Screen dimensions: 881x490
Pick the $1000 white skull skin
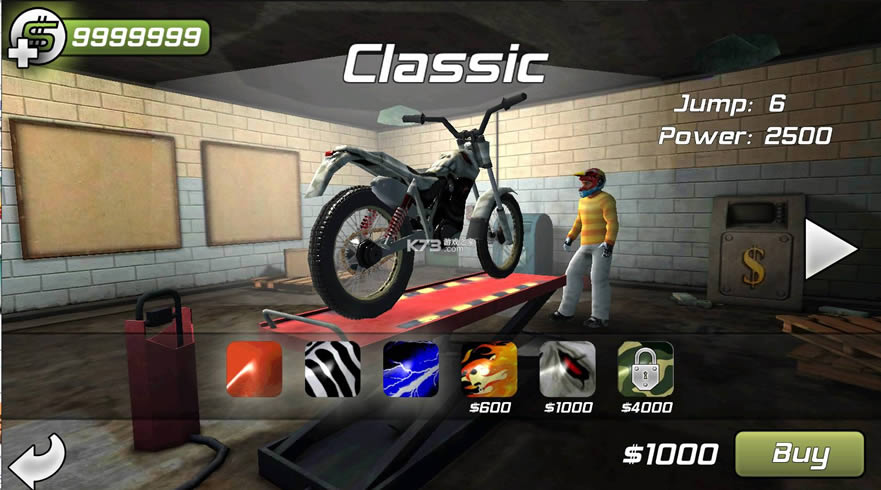567,369
